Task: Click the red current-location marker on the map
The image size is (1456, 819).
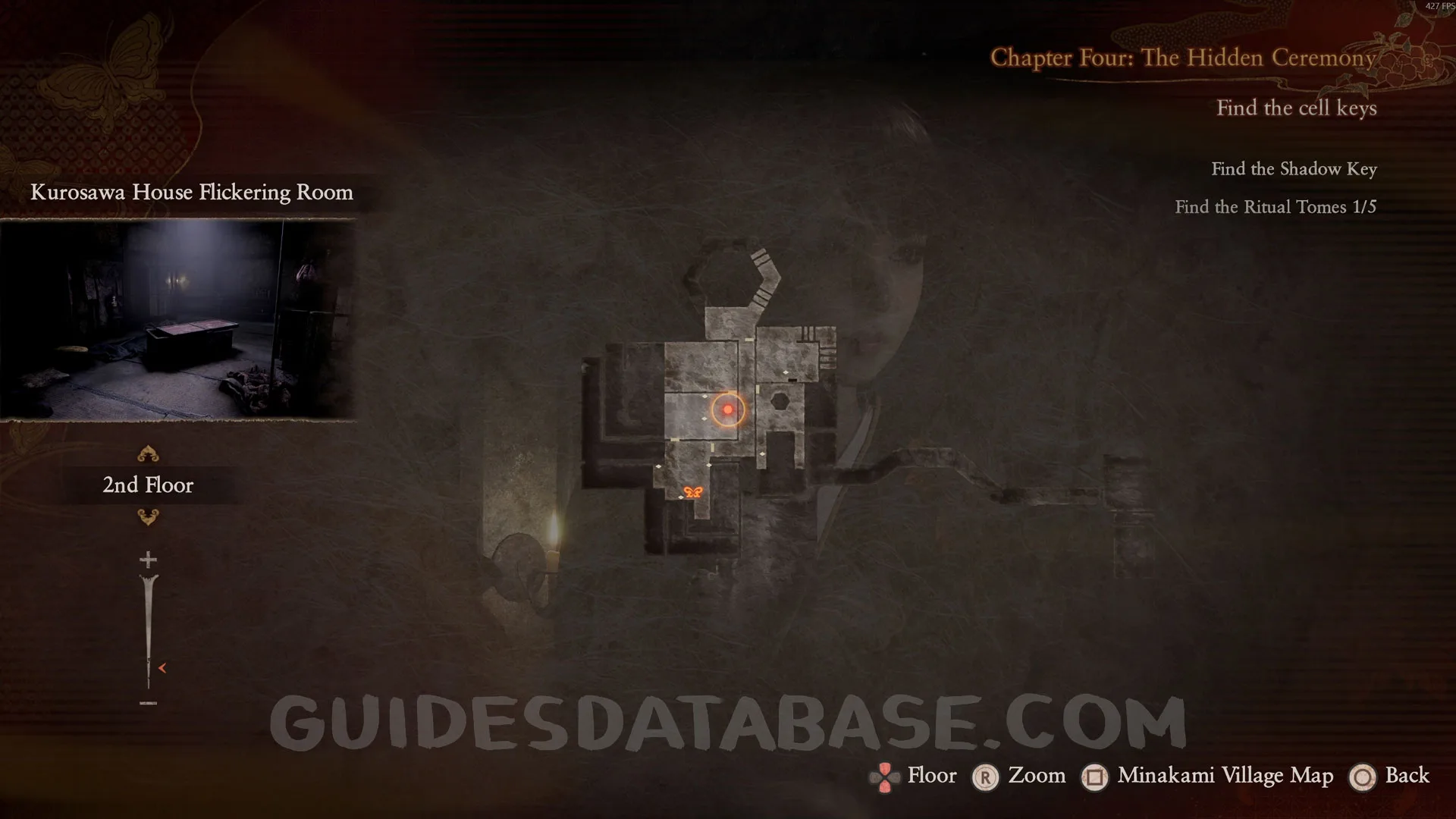Action: click(728, 409)
